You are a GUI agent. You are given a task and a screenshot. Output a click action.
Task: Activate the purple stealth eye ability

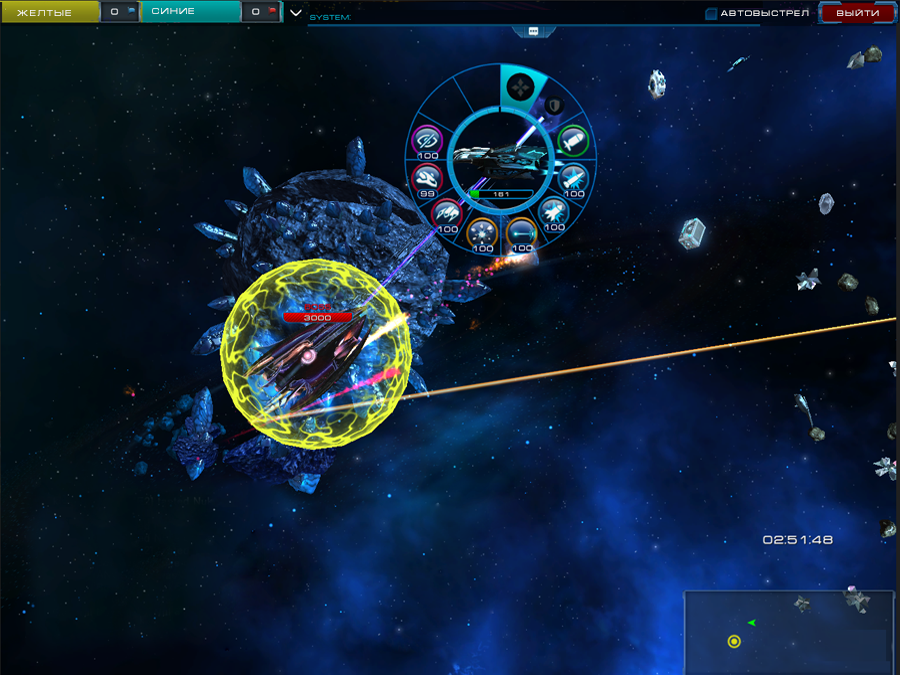click(x=428, y=140)
